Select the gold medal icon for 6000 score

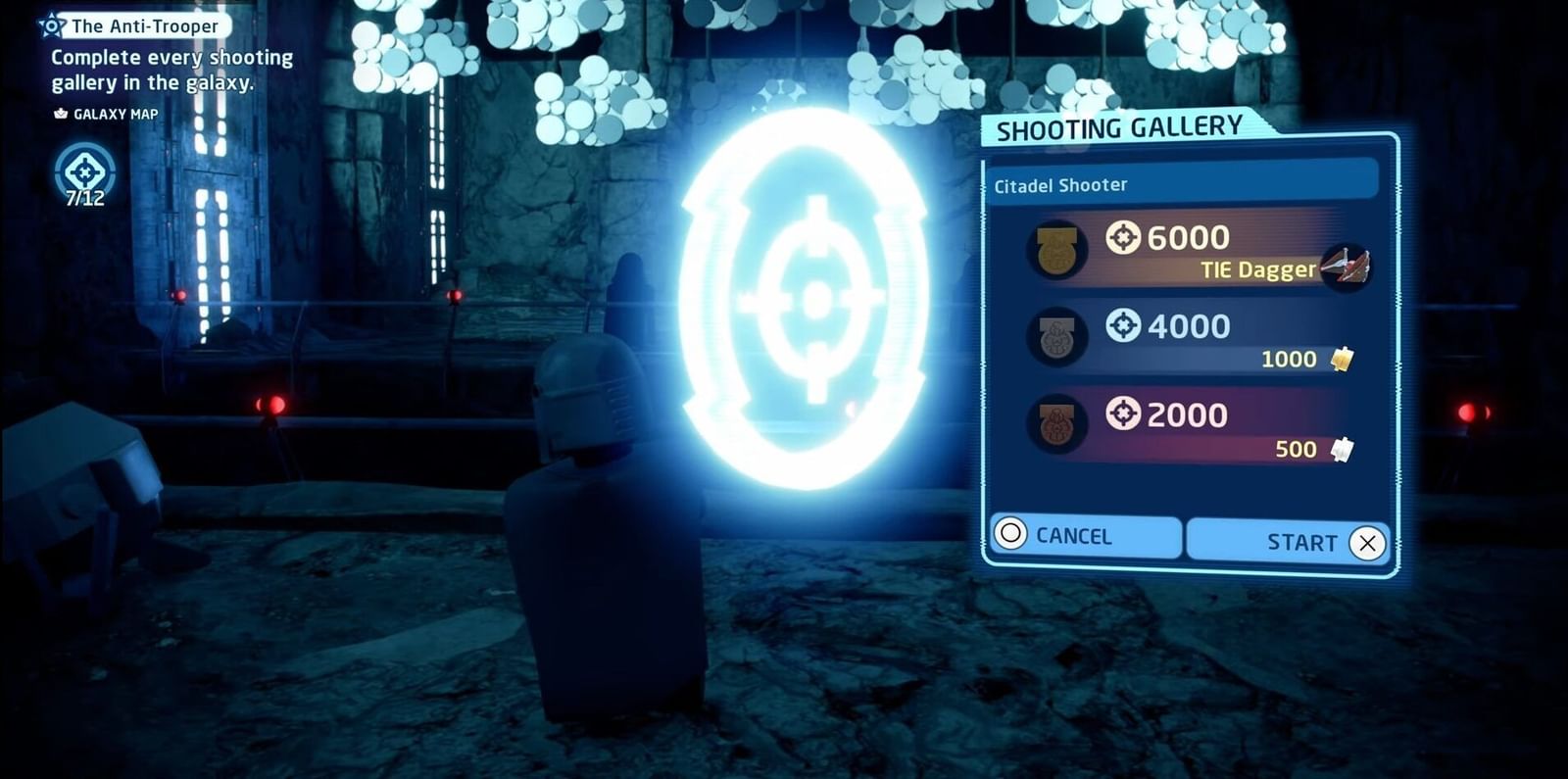(x=1057, y=249)
